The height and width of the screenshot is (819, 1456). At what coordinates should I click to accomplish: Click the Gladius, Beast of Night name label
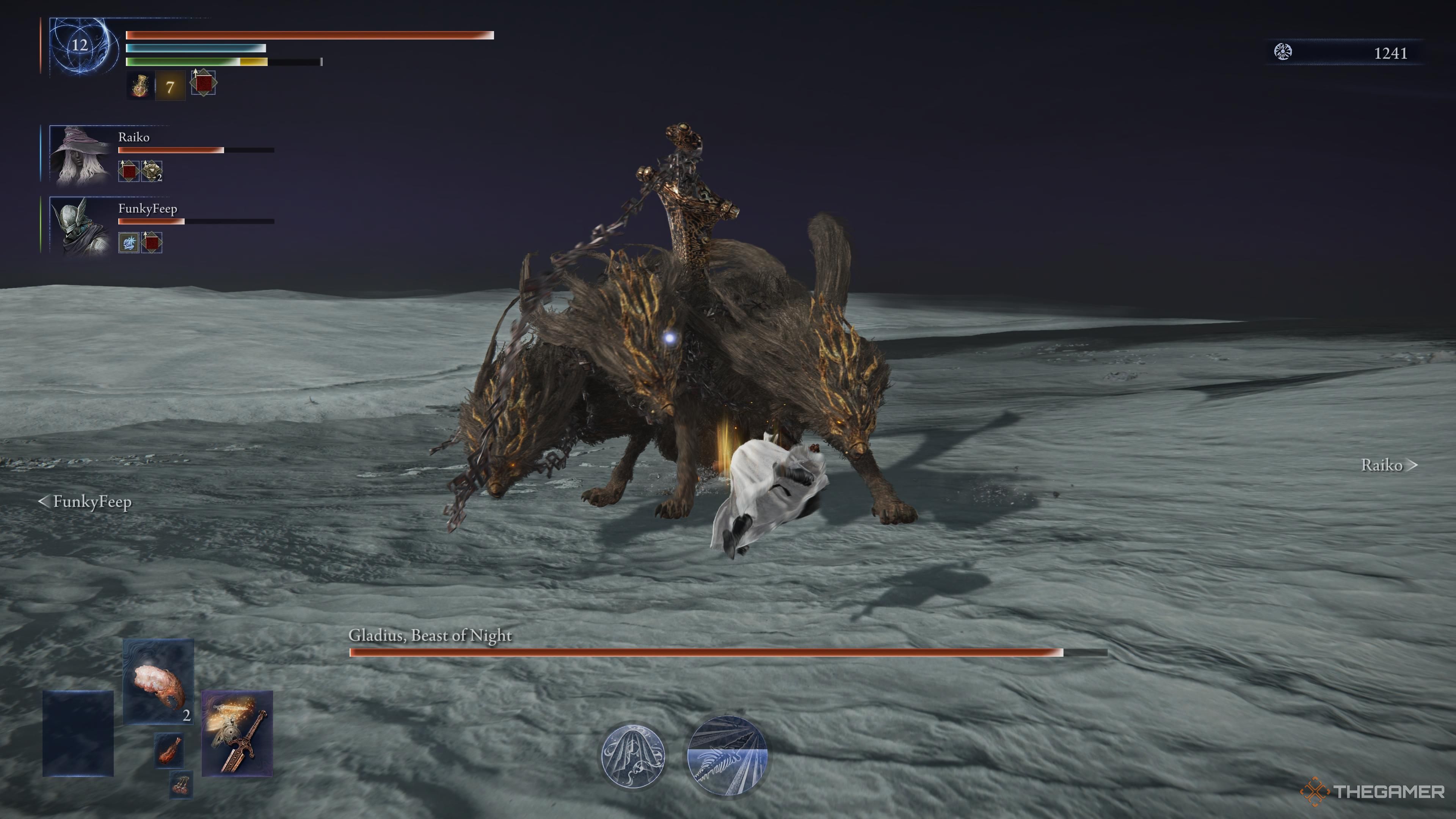[430, 635]
